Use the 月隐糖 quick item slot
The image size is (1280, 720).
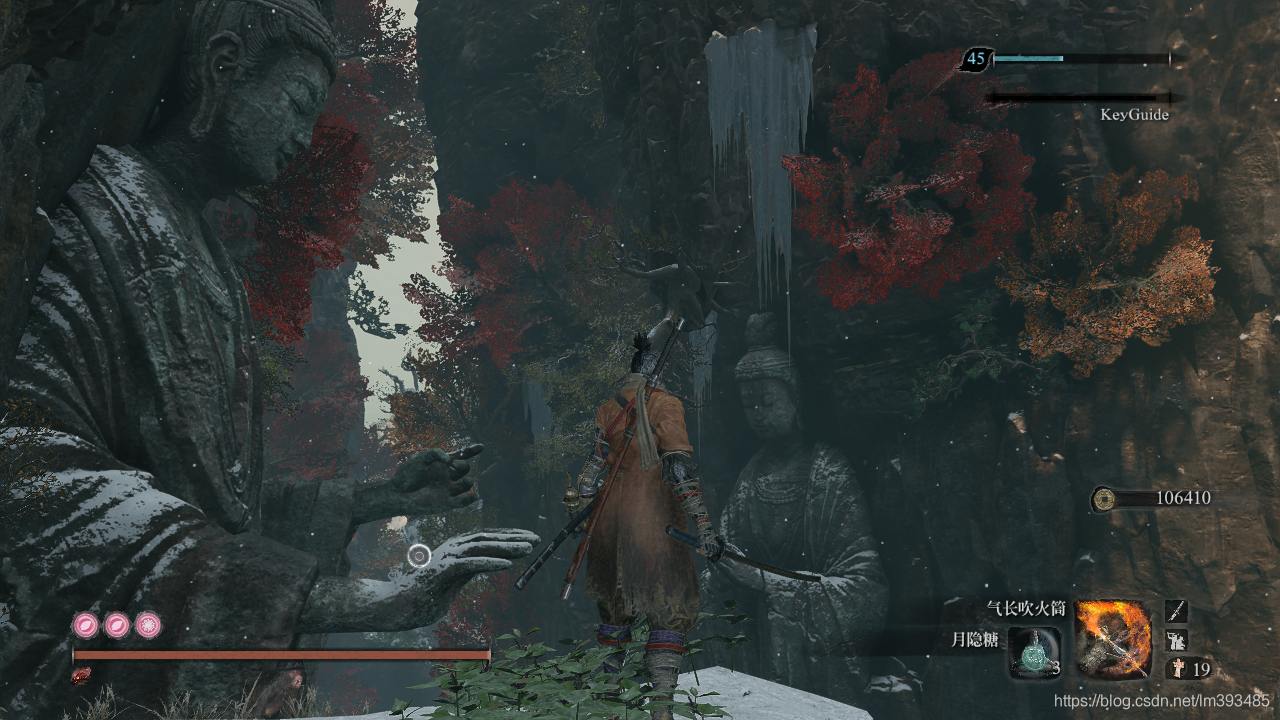tap(1034, 652)
